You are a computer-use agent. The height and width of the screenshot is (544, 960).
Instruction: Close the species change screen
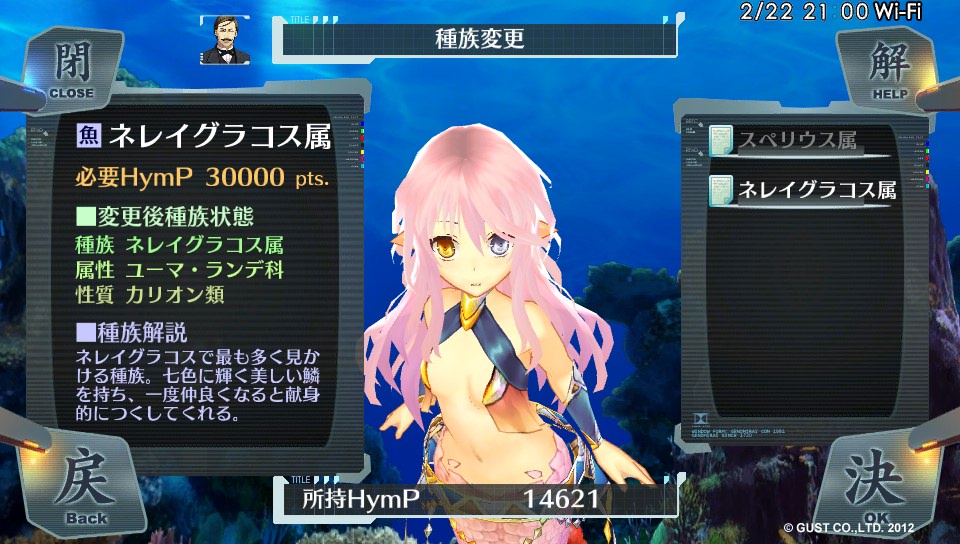point(70,68)
